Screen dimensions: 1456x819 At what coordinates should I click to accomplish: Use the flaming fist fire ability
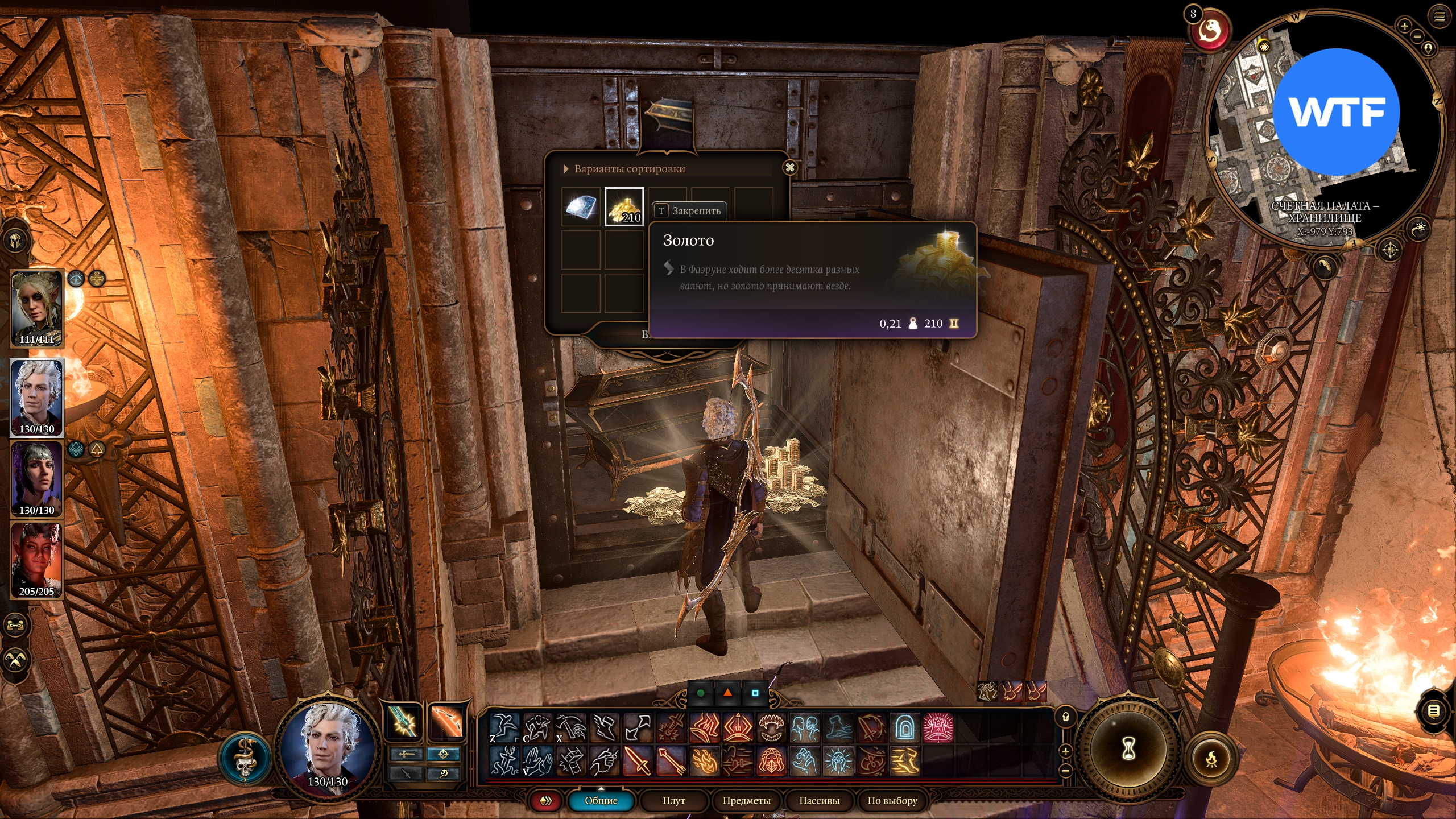coord(704,761)
